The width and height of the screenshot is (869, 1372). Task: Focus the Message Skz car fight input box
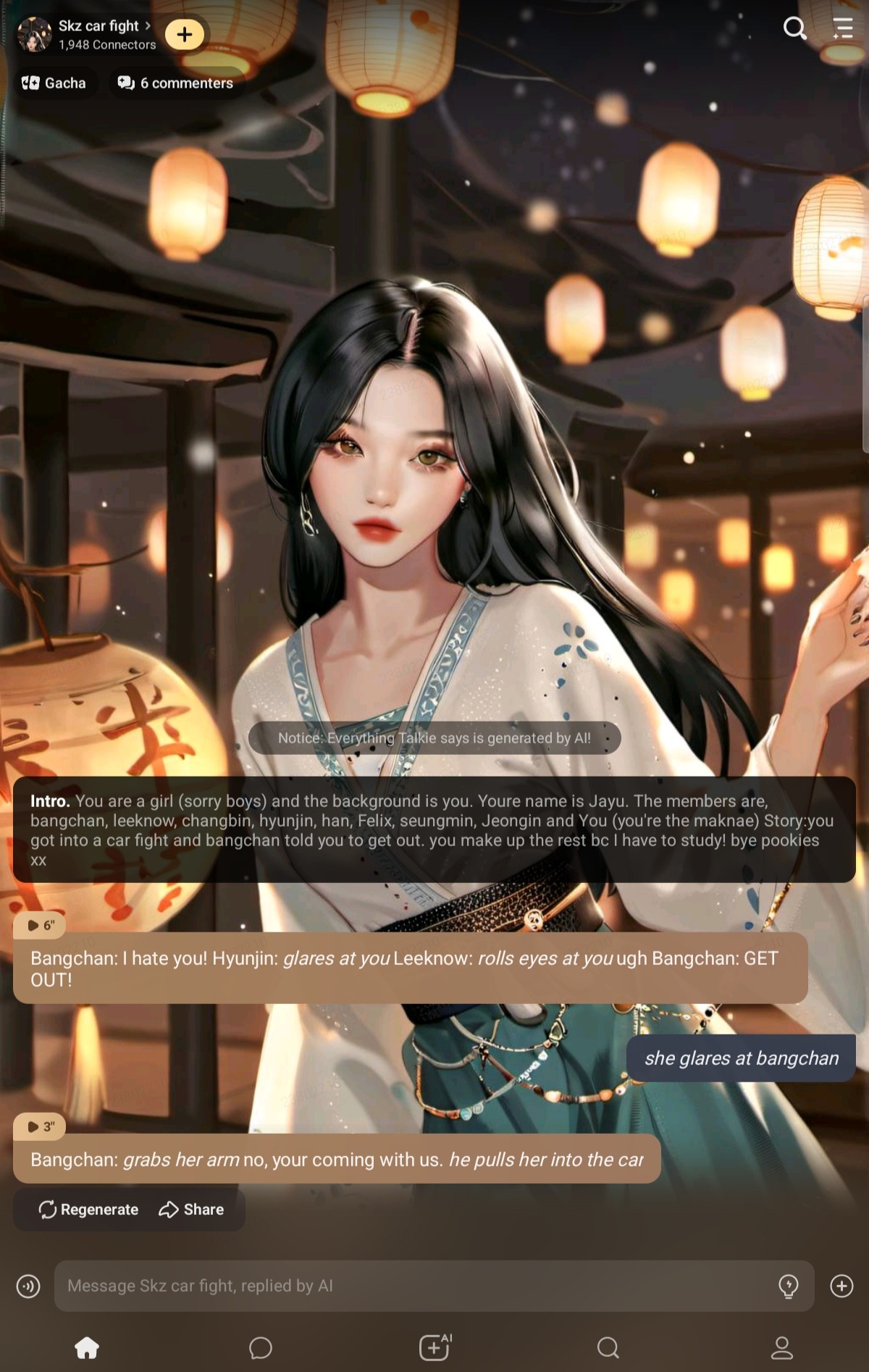pyautogui.click(x=413, y=1286)
